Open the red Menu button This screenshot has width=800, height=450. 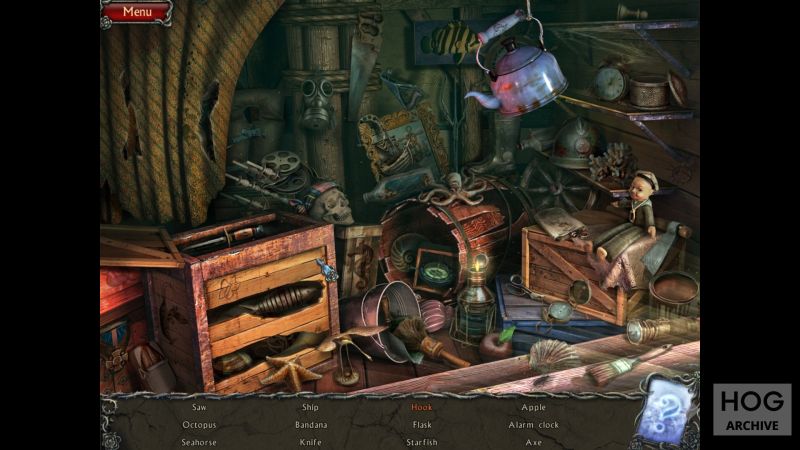(137, 12)
